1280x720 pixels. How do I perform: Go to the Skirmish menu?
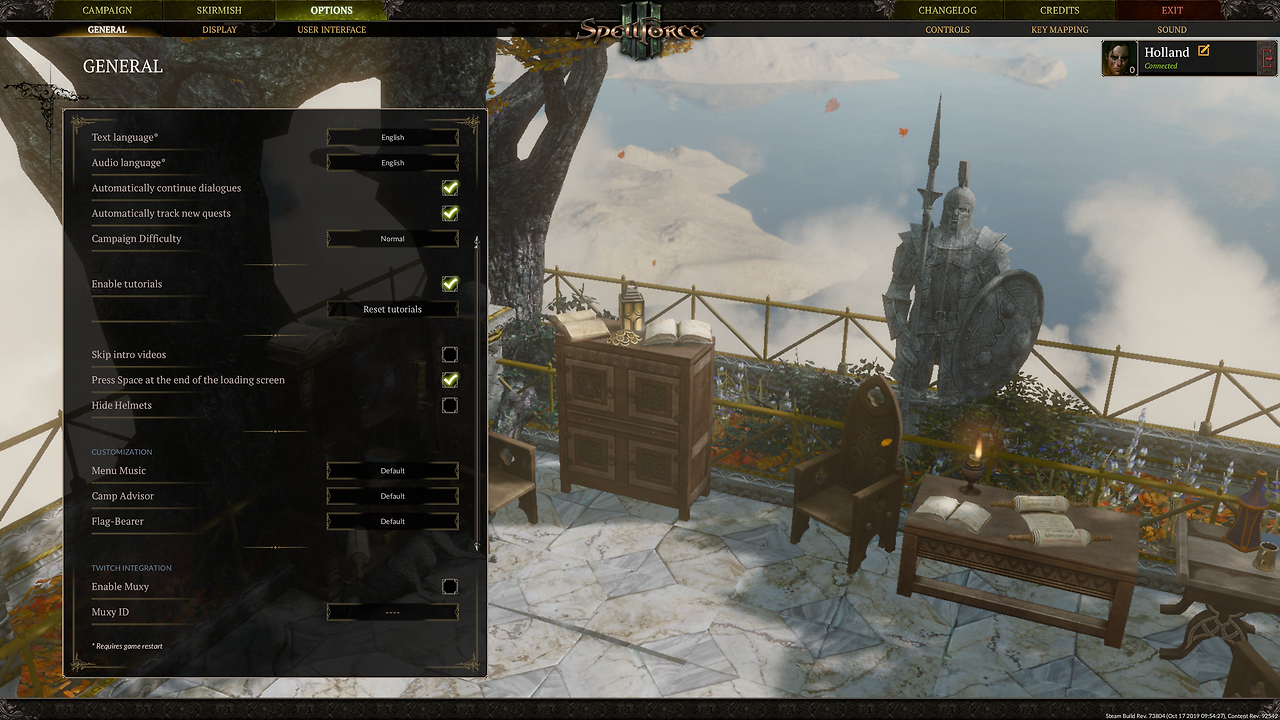(x=219, y=10)
